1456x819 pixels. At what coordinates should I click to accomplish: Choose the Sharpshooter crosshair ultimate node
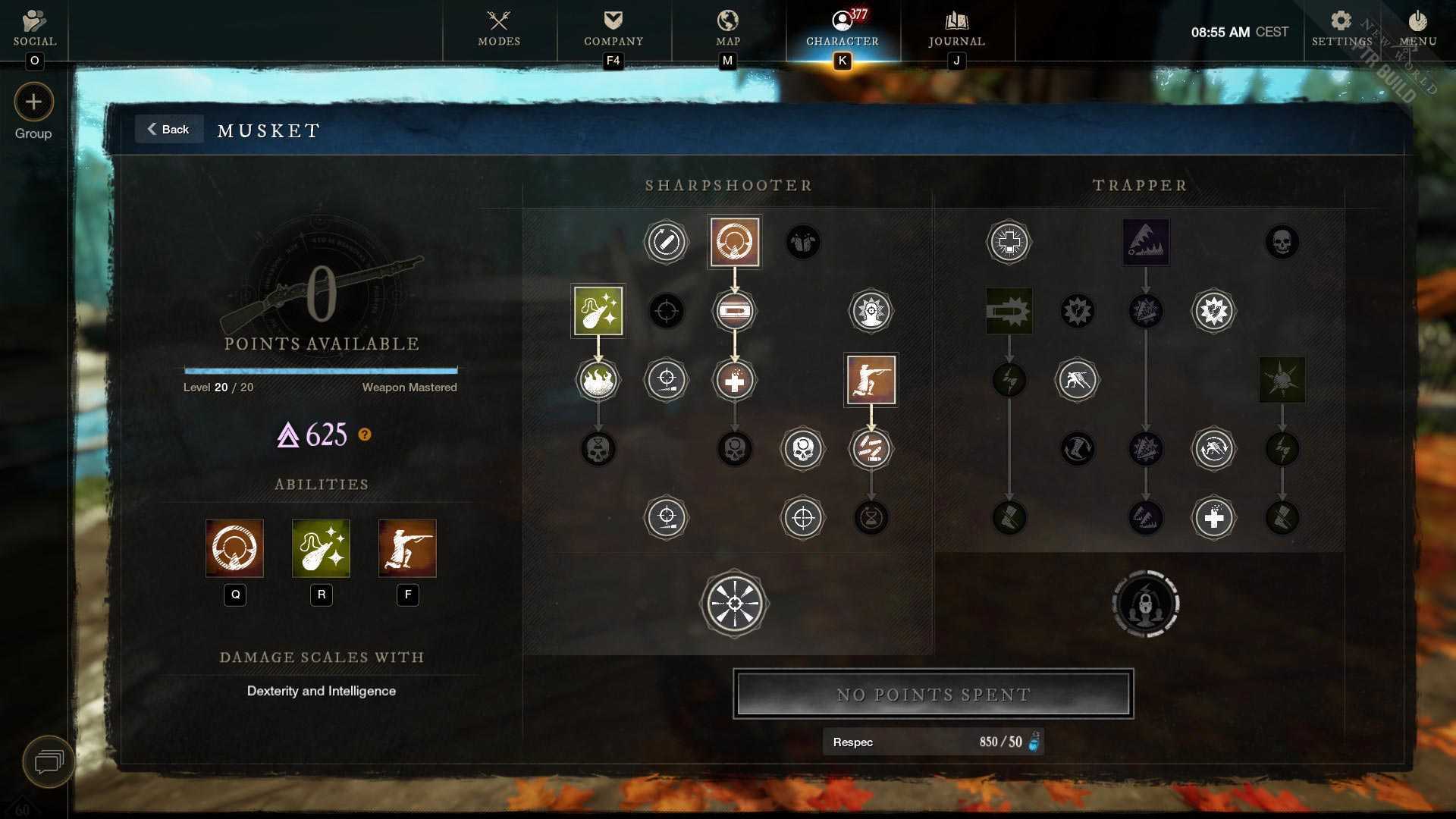(734, 604)
